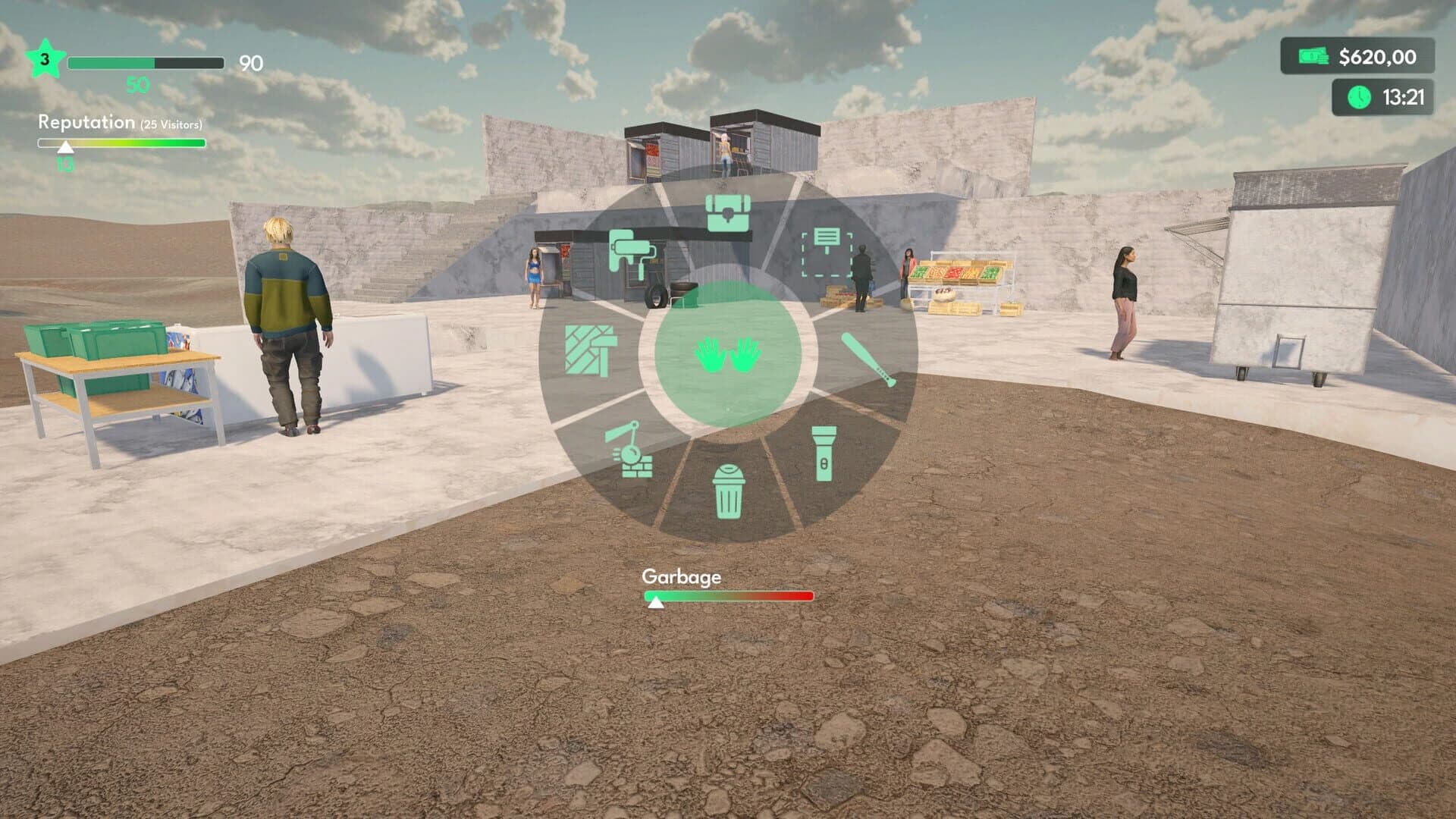The height and width of the screenshot is (819, 1456).
Task: Choose the wrecking ball demolition tool
Action: (630, 450)
